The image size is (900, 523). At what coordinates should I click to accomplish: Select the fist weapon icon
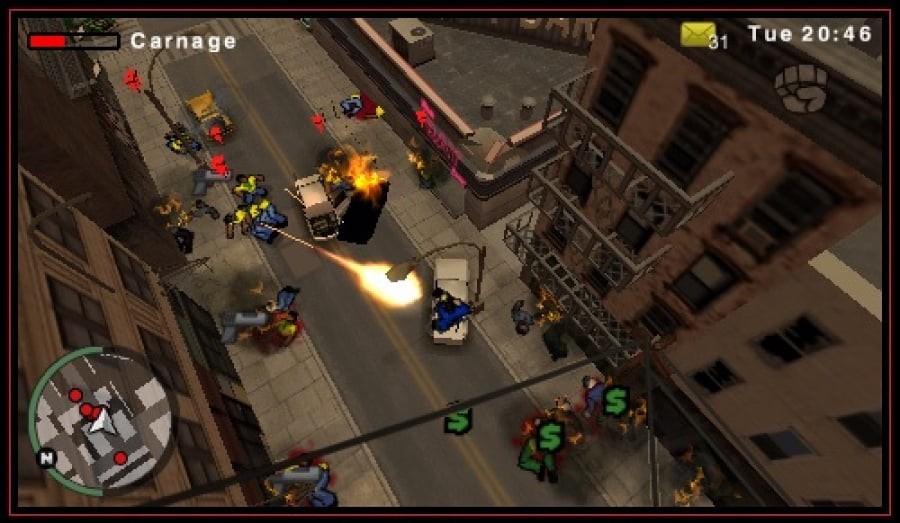(800, 87)
